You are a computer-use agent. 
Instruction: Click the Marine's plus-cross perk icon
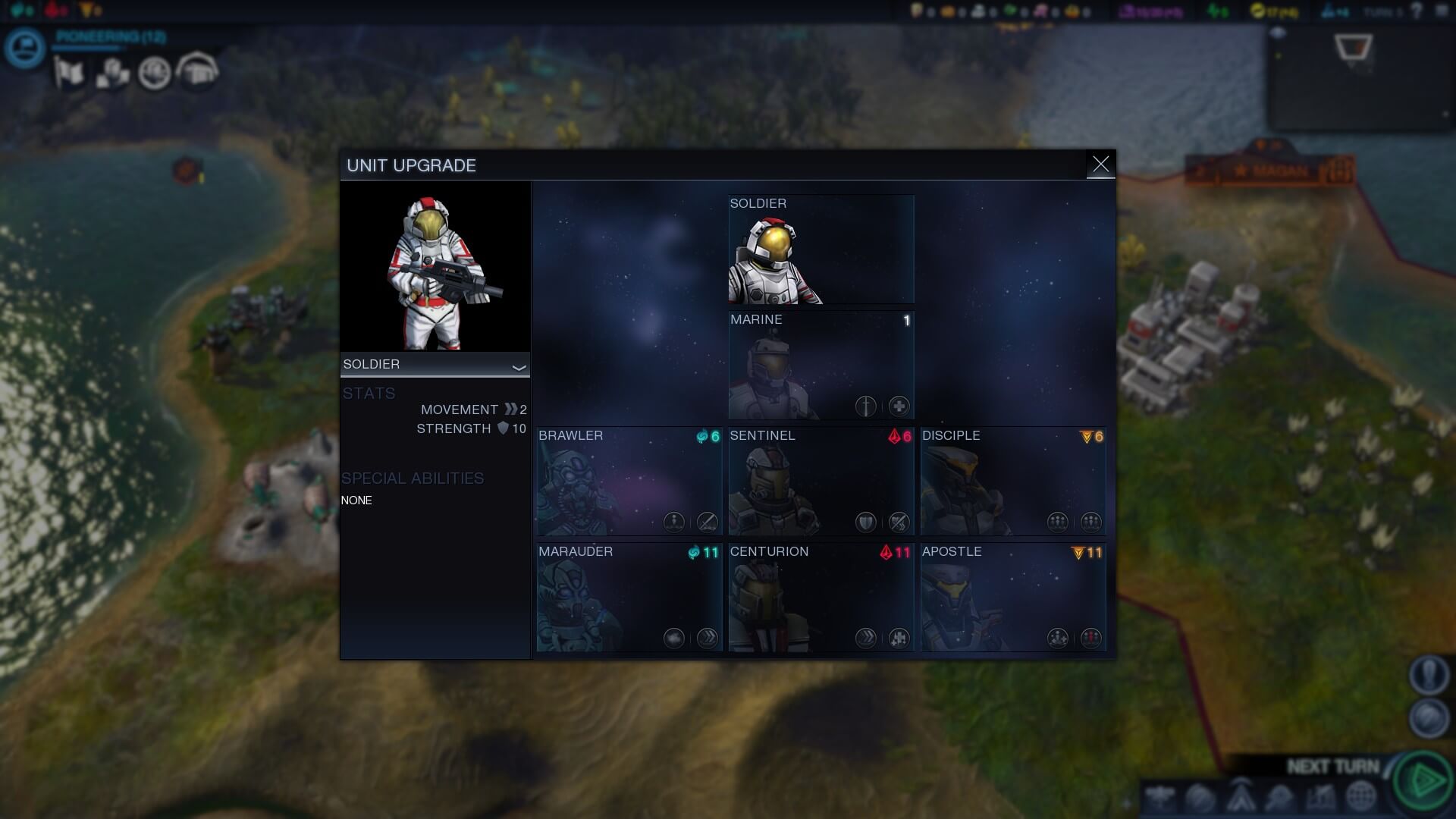[899, 406]
